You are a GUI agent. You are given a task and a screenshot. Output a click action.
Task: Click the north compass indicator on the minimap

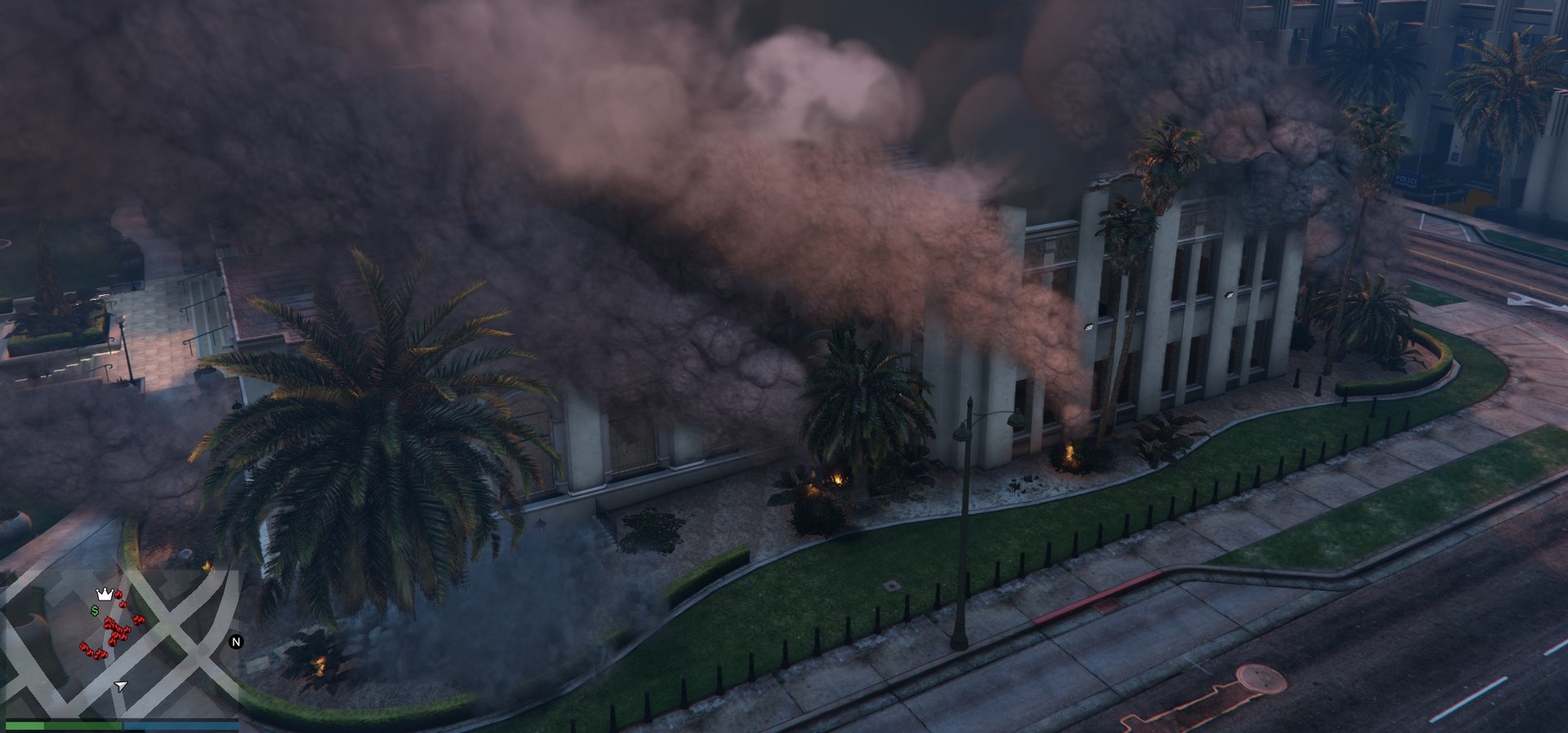tap(236, 641)
